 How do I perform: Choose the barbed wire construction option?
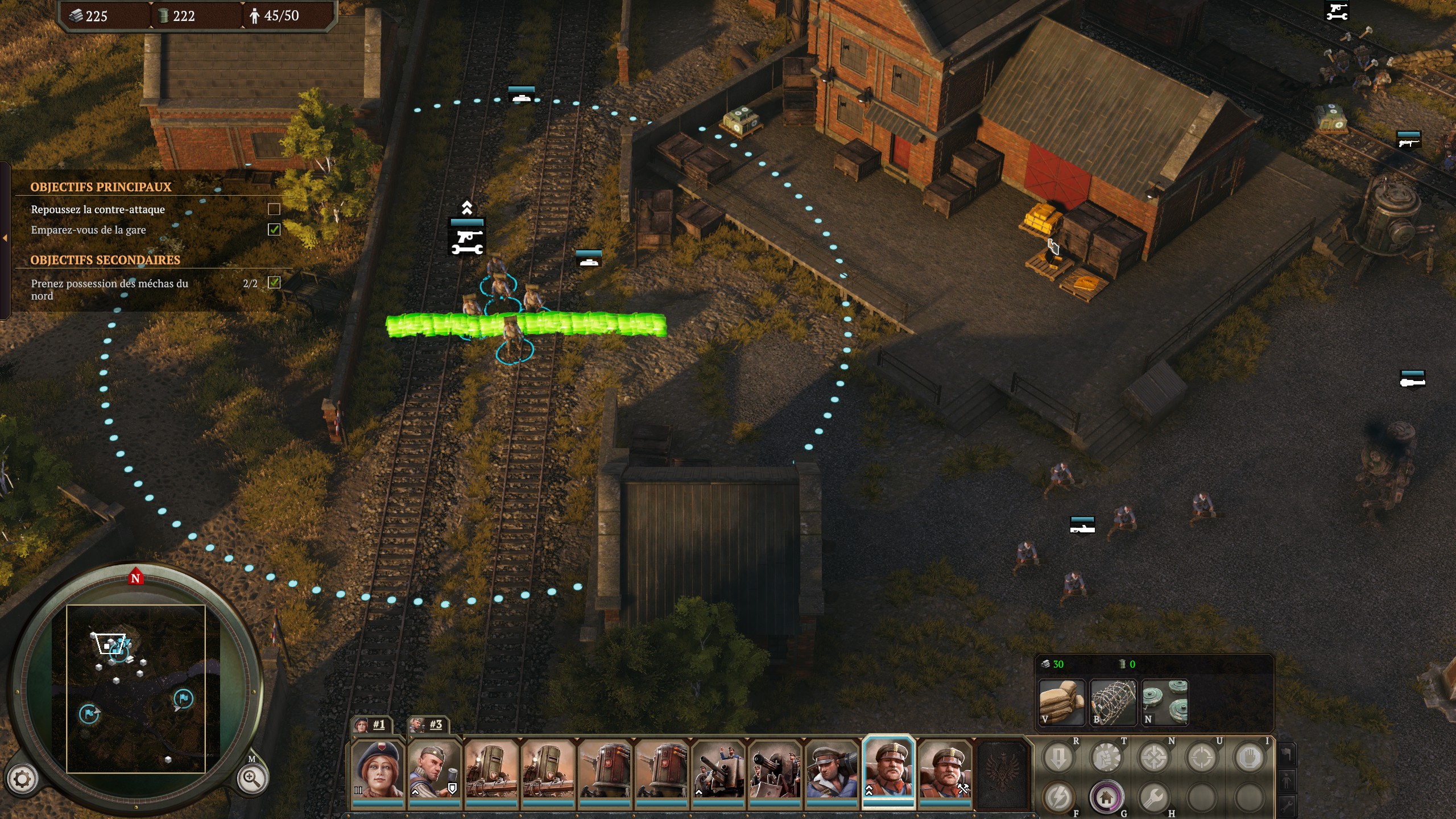click(x=1112, y=702)
